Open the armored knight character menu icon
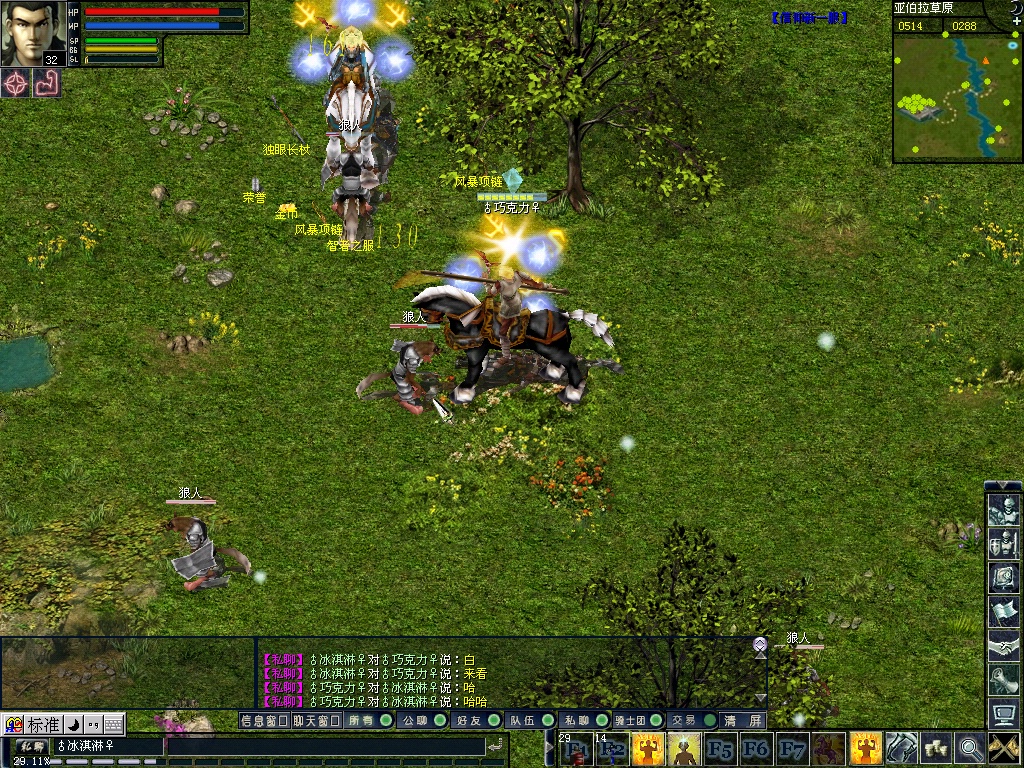The width and height of the screenshot is (1024, 768). [x=1003, y=511]
